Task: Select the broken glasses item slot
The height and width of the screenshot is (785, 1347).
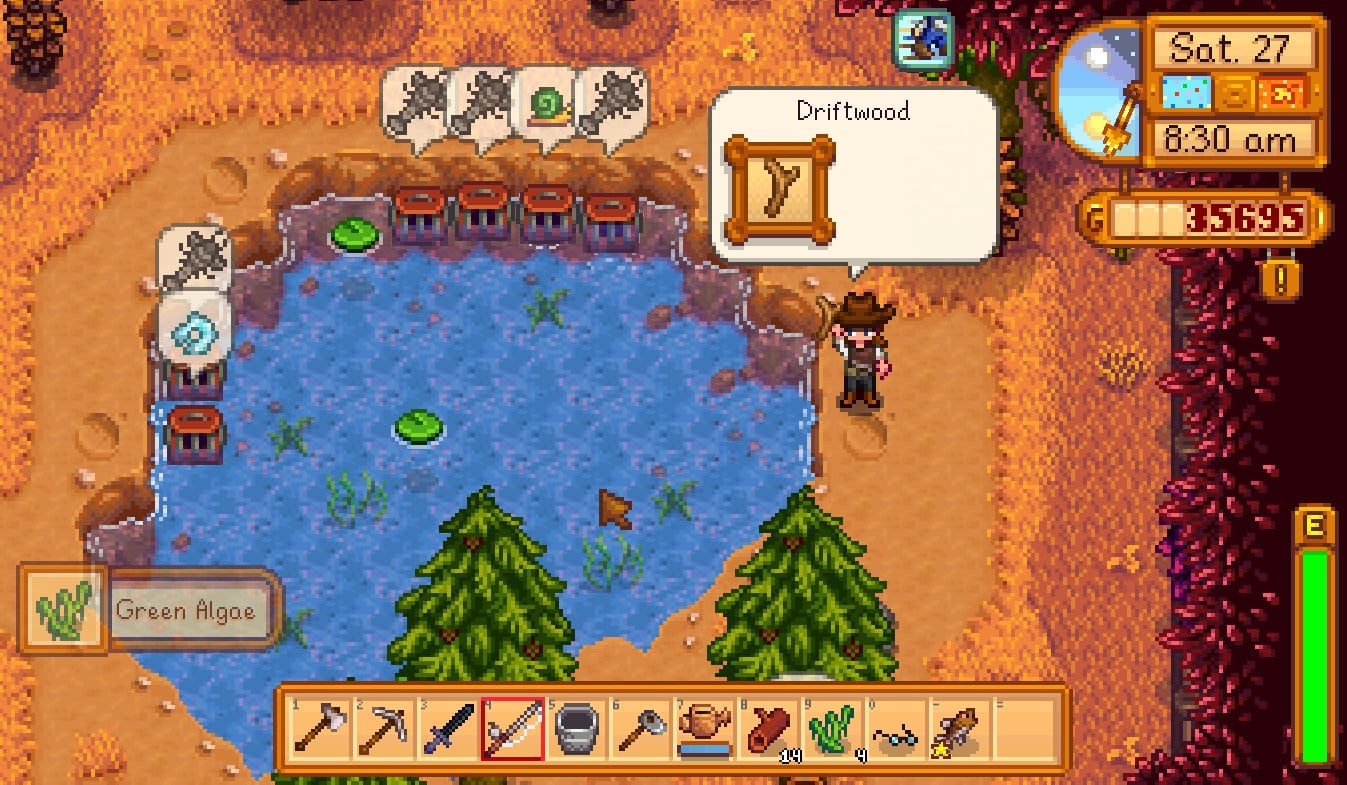Action: coord(896,729)
